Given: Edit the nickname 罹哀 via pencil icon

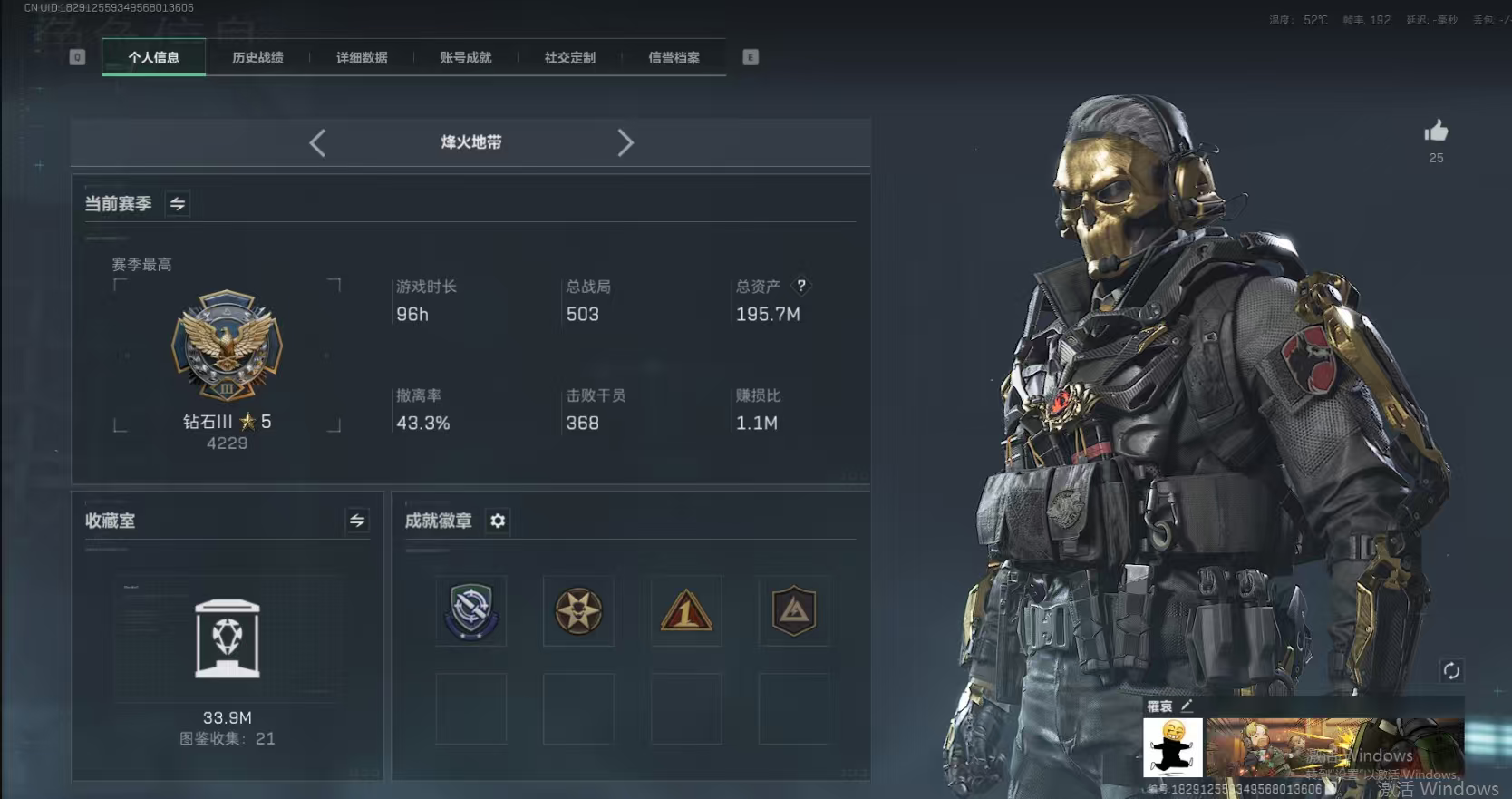Looking at the screenshot, I should point(1187,705).
